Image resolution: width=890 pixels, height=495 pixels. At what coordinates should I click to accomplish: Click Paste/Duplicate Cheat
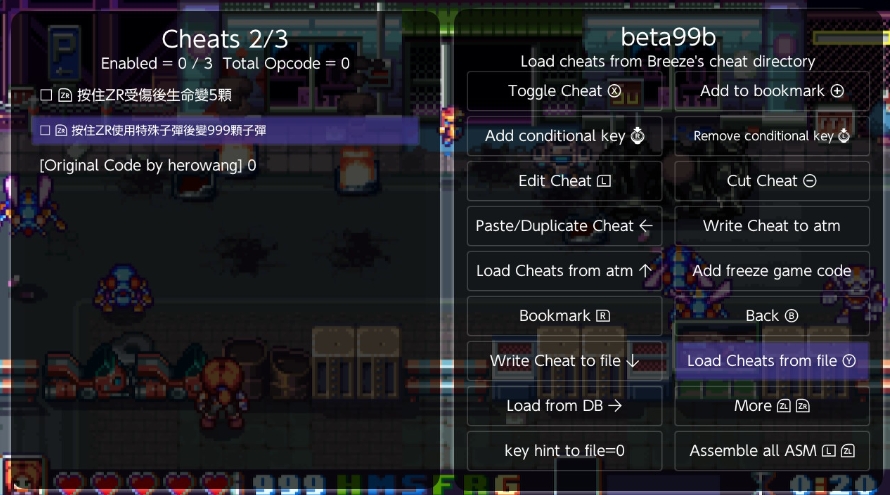(x=564, y=226)
